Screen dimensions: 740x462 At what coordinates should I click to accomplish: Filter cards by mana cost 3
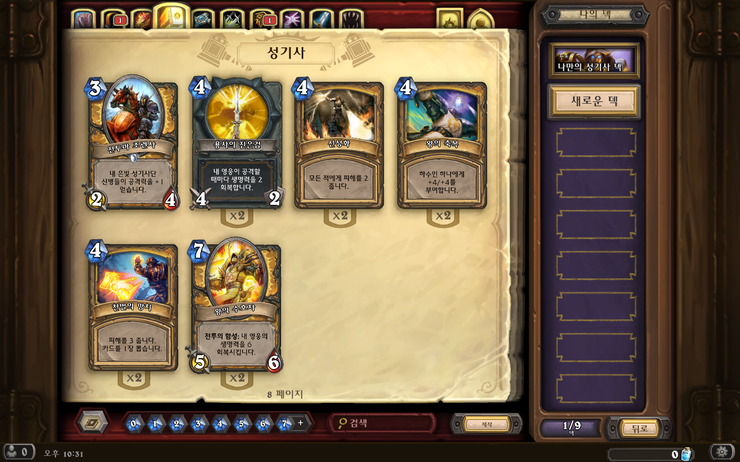[200, 424]
